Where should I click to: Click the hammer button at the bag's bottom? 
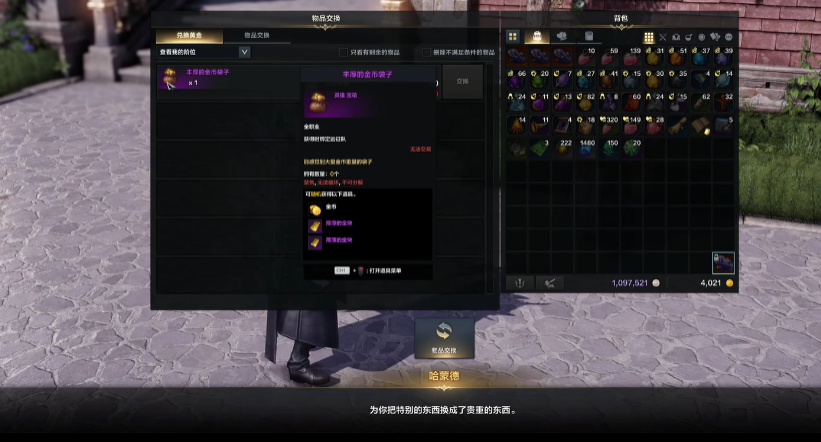(x=548, y=283)
